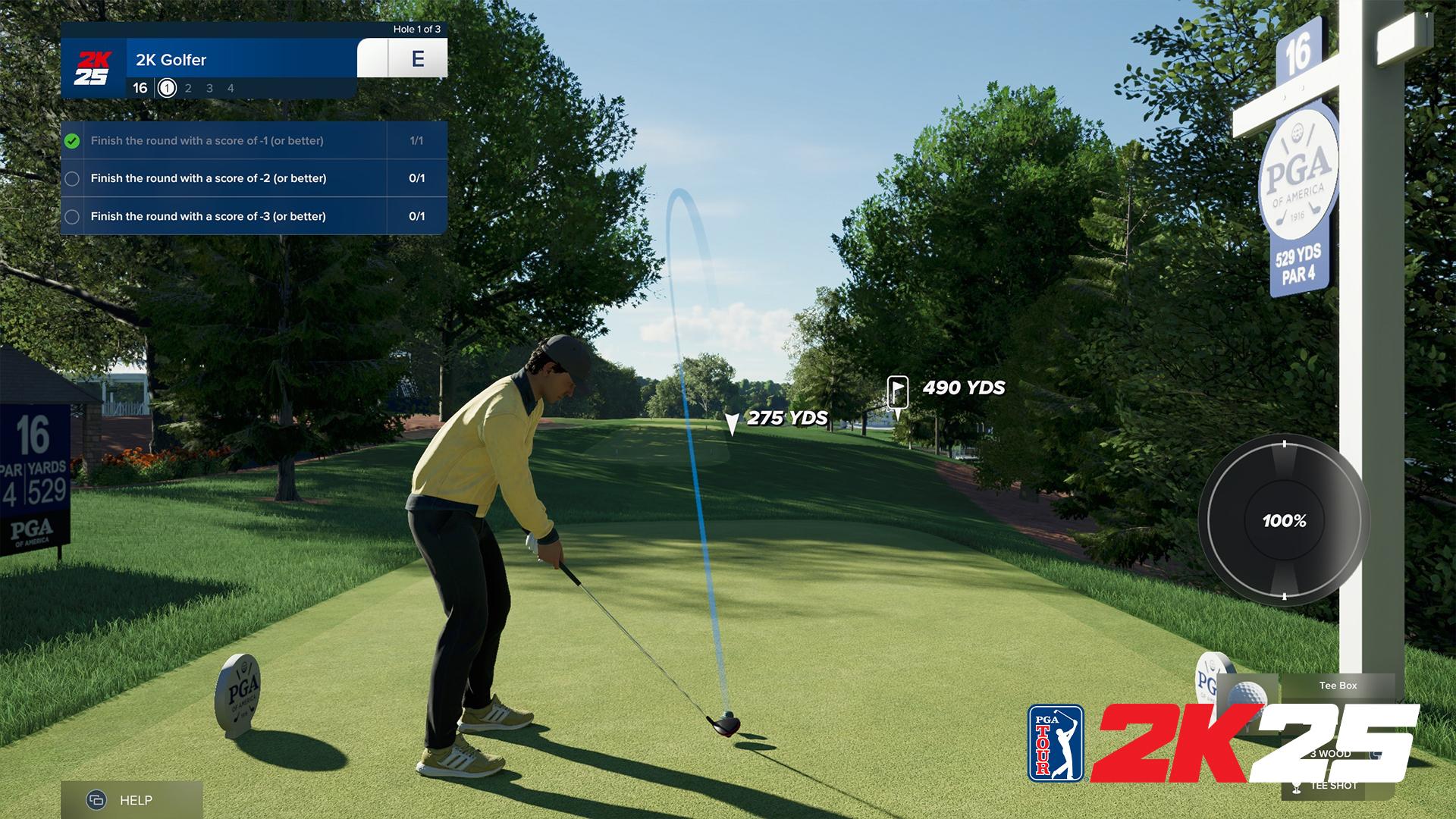Select the 490 YDS pin flag marker
This screenshot has height=819, width=1456.
[898, 394]
